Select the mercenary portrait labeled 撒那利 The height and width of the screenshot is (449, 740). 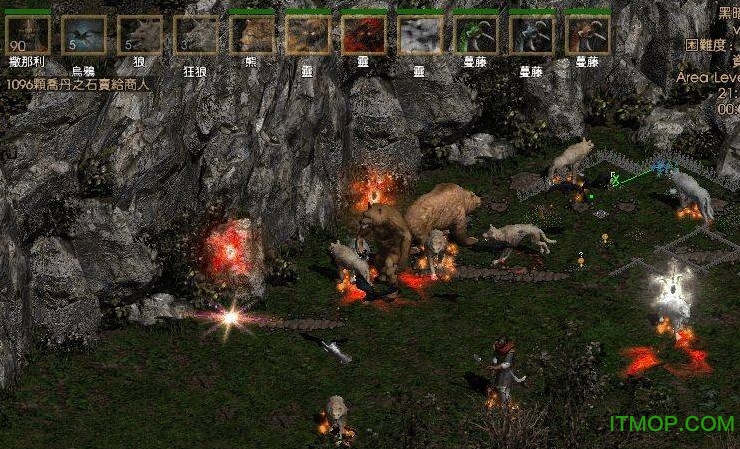28,35
